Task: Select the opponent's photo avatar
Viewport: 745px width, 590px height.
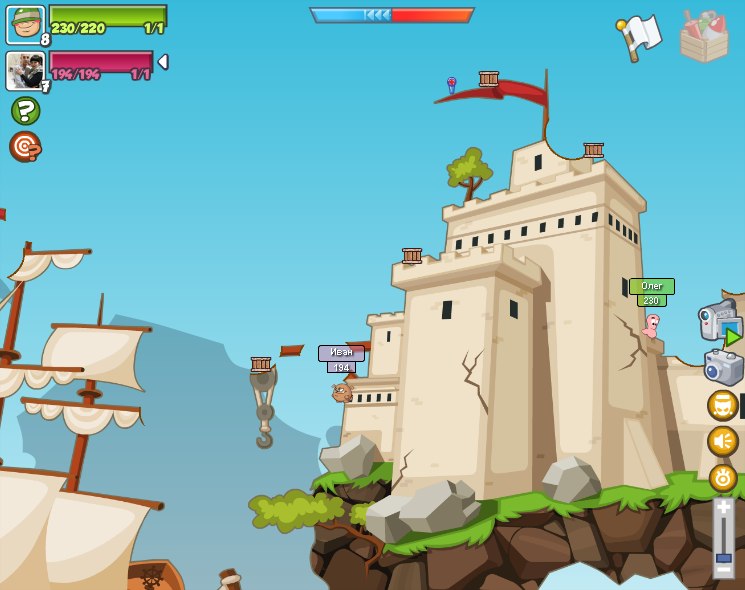Action: (25, 71)
